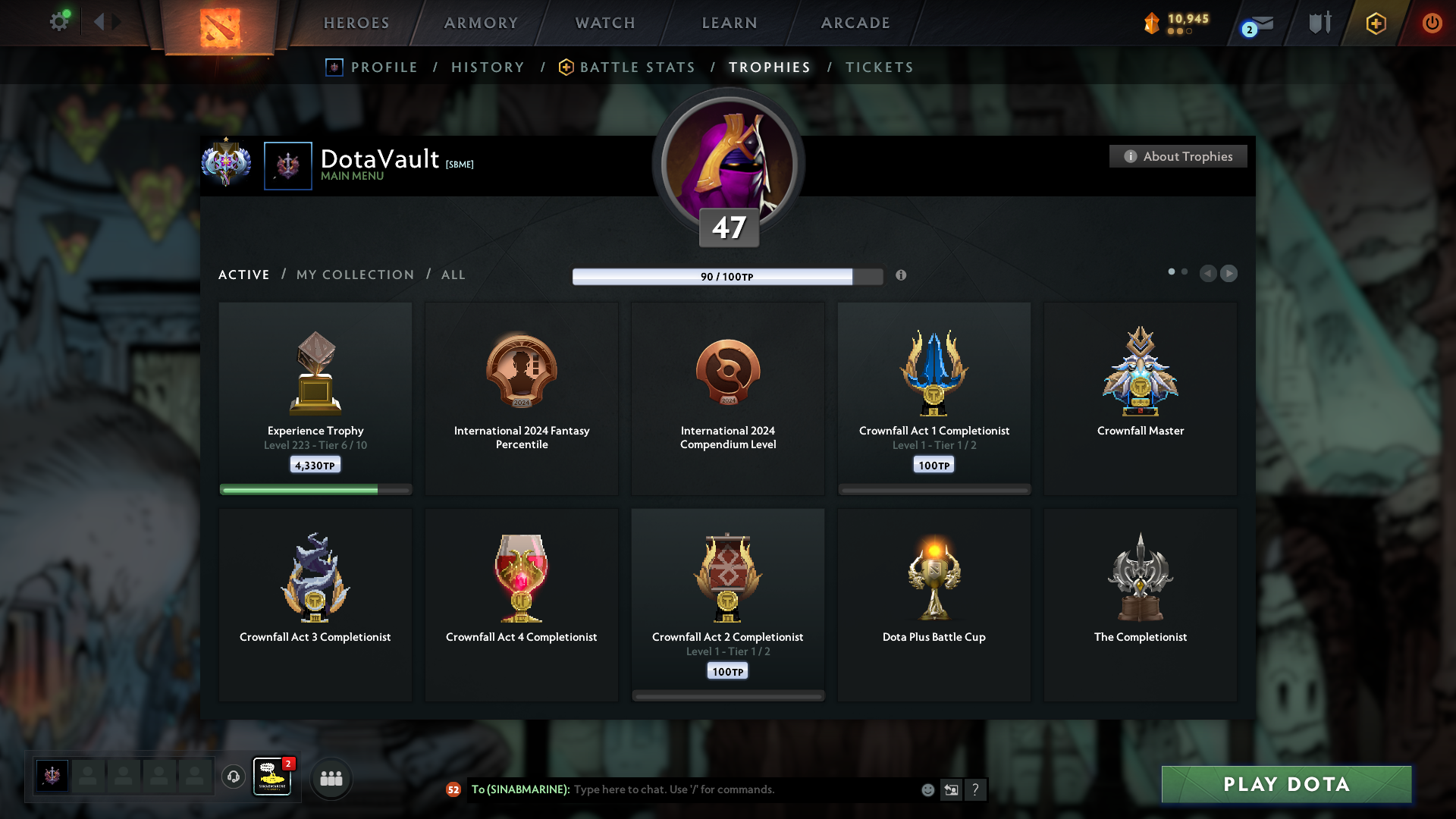
Task: Switch to the Profile tab
Action: (x=384, y=67)
